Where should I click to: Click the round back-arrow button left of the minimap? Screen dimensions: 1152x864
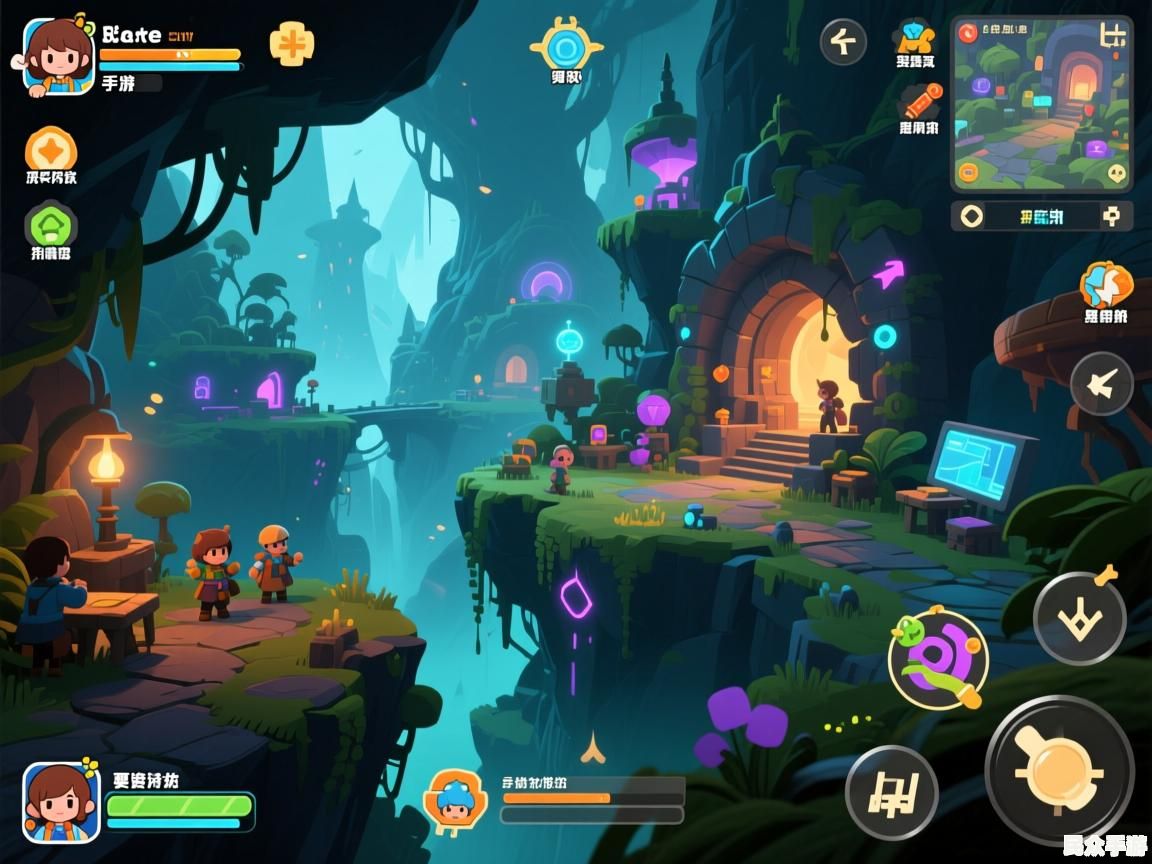click(843, 43)
